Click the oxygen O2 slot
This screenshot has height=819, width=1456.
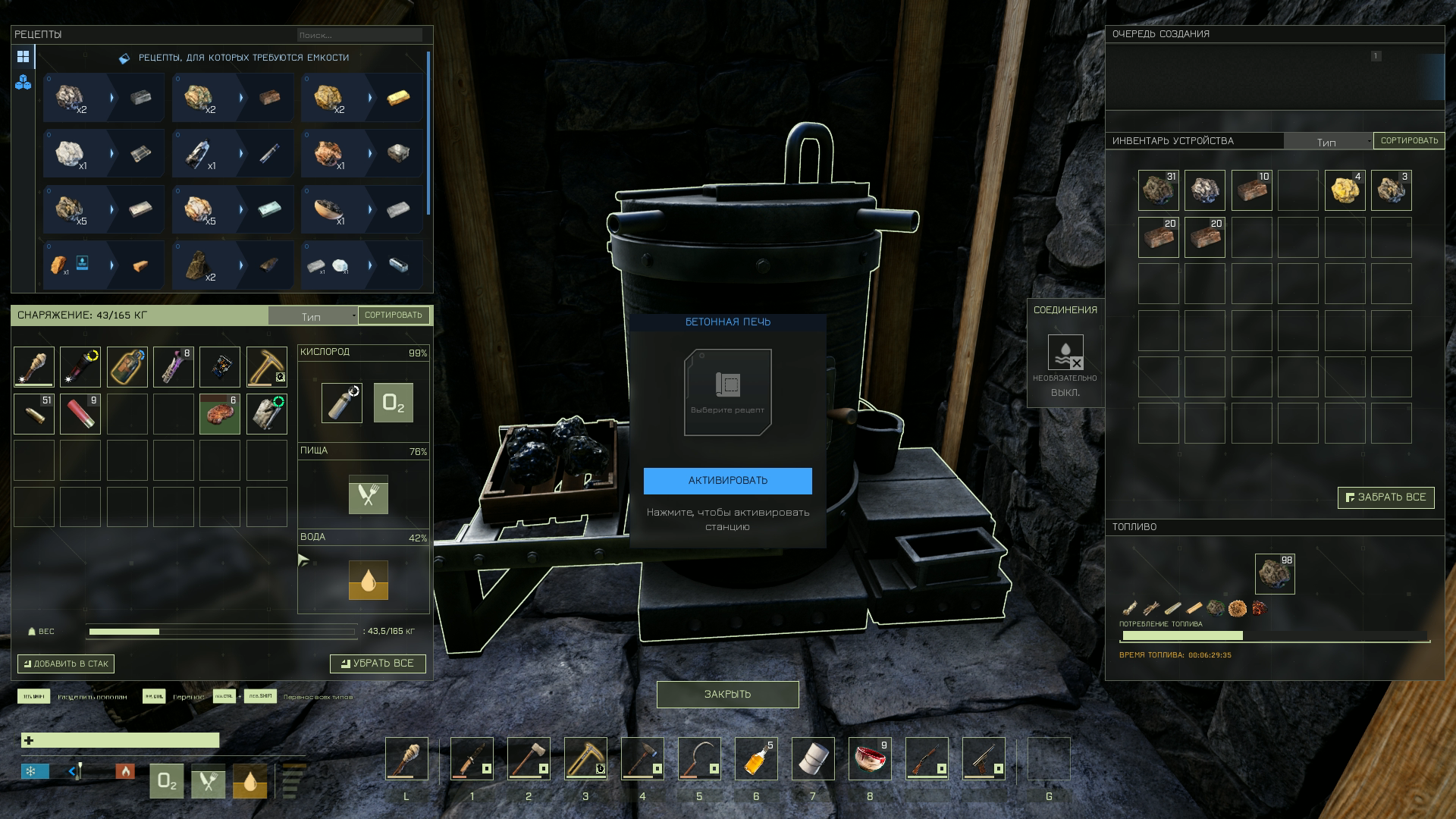point(394,403)
